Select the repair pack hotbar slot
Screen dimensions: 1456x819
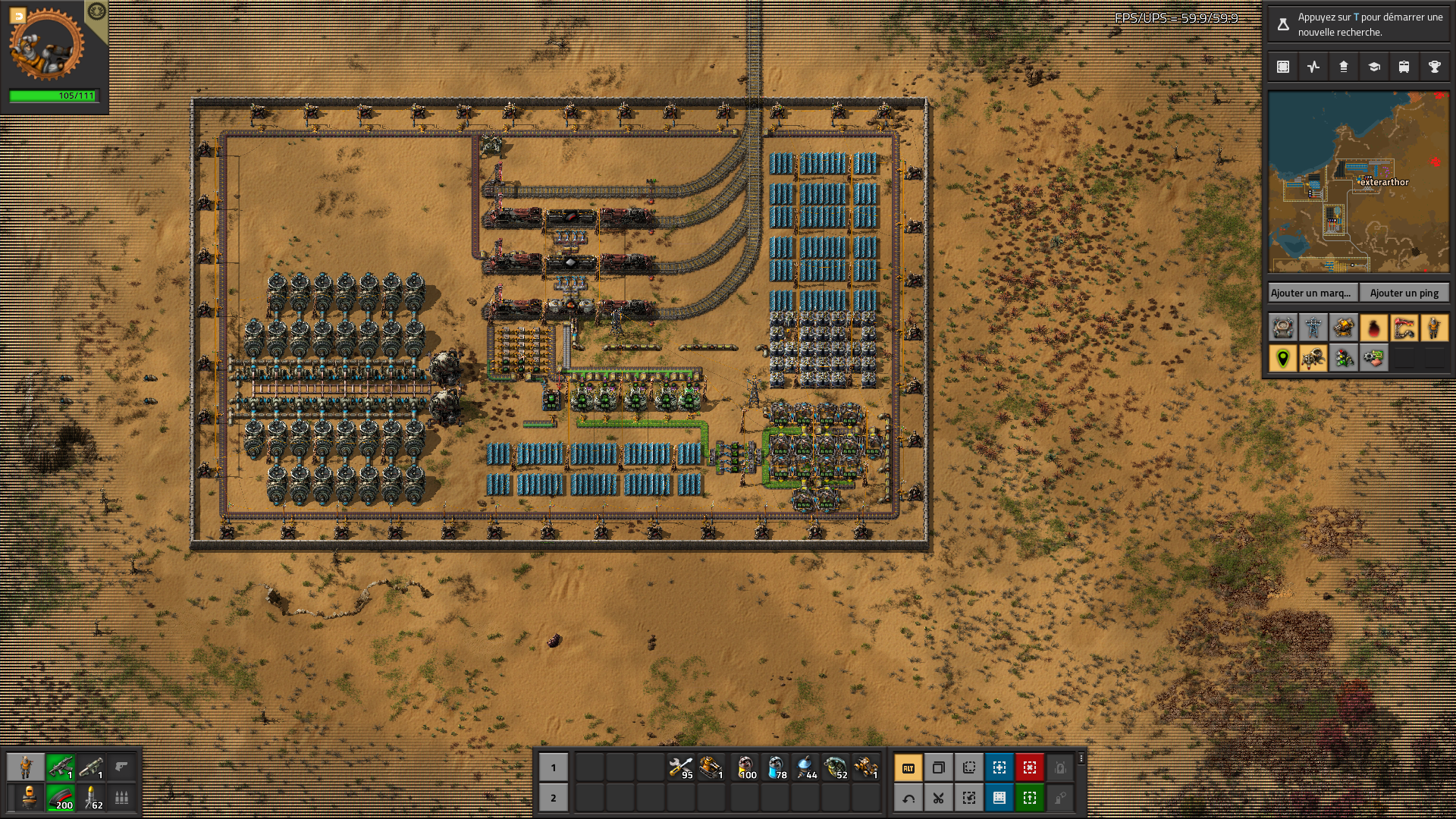(681, 767)
